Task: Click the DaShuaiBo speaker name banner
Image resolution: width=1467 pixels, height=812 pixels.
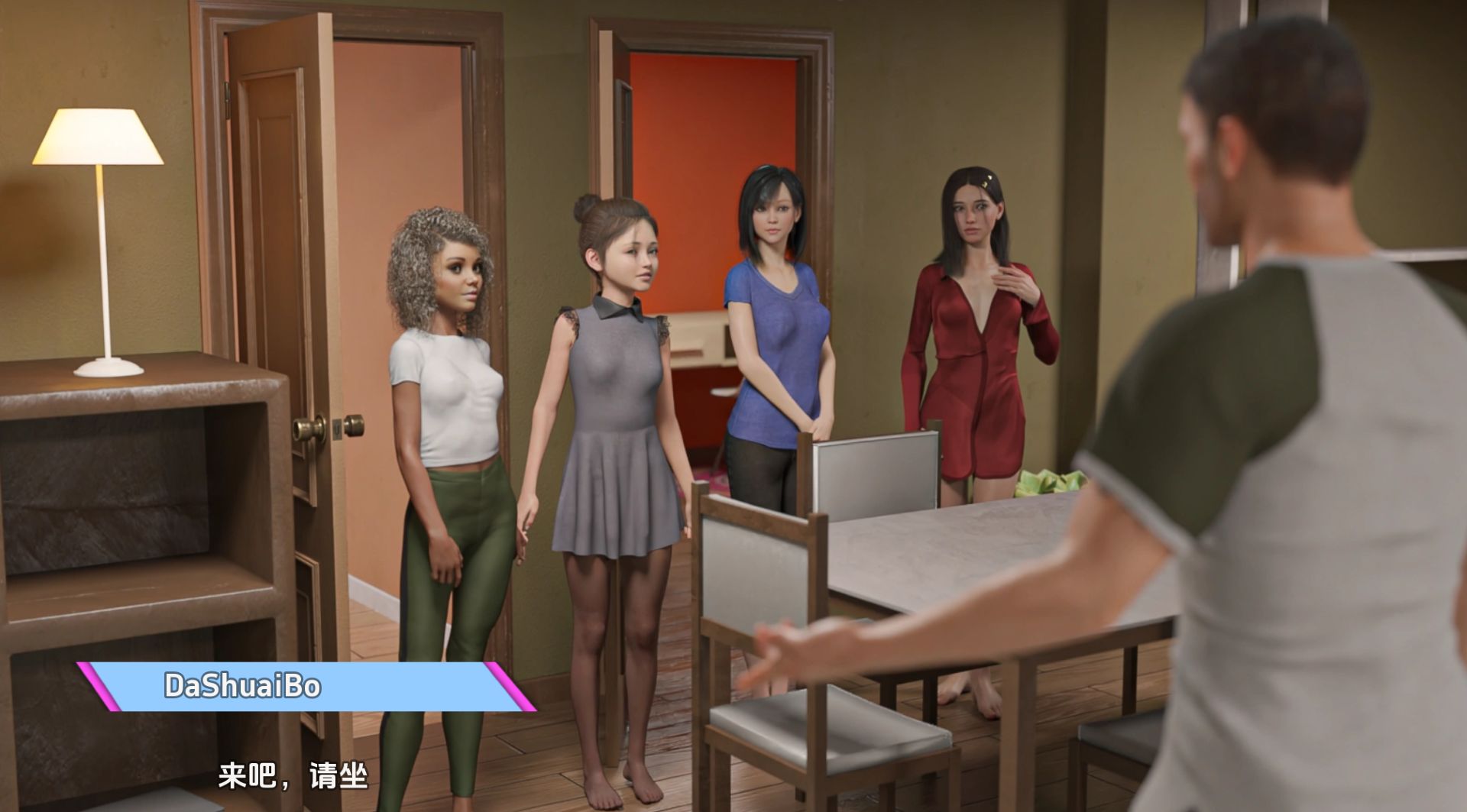Action: (306, 686)
